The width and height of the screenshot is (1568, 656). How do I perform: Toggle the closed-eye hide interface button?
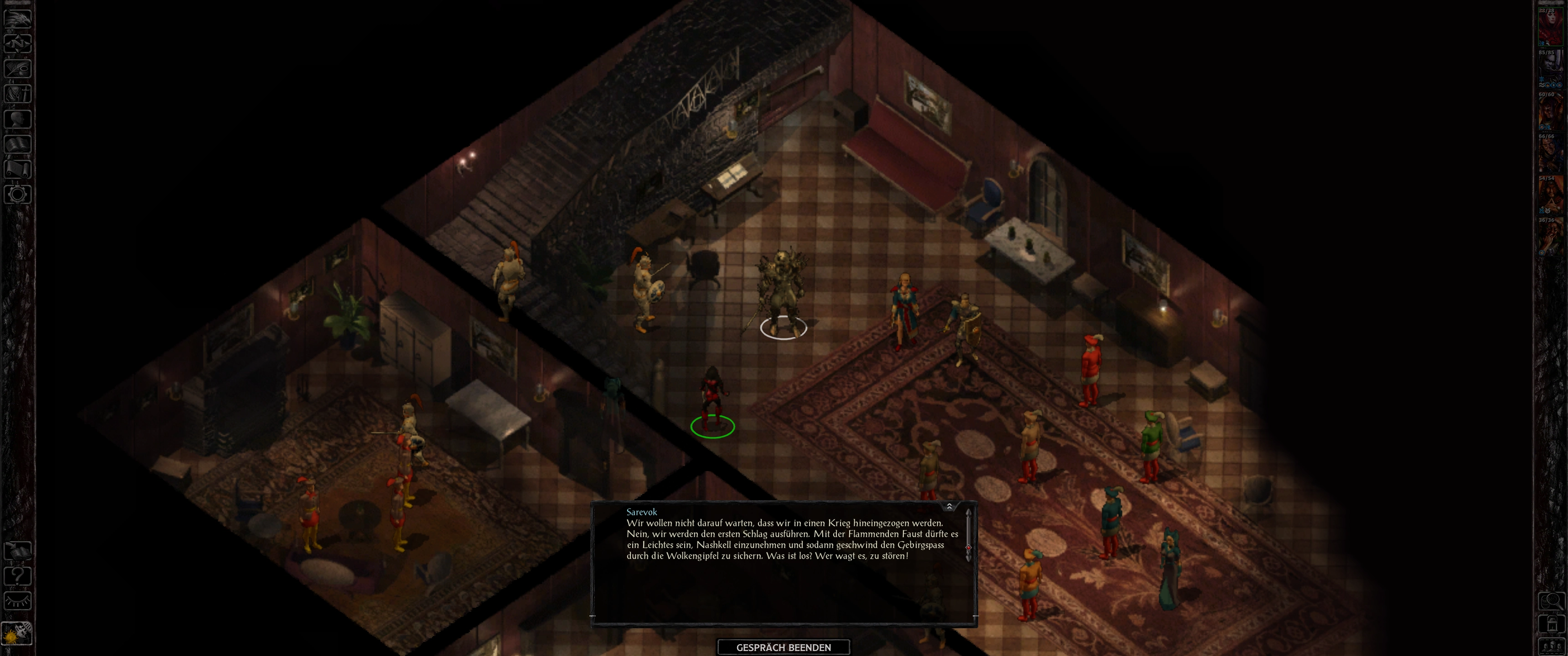(x=18, y=601)
